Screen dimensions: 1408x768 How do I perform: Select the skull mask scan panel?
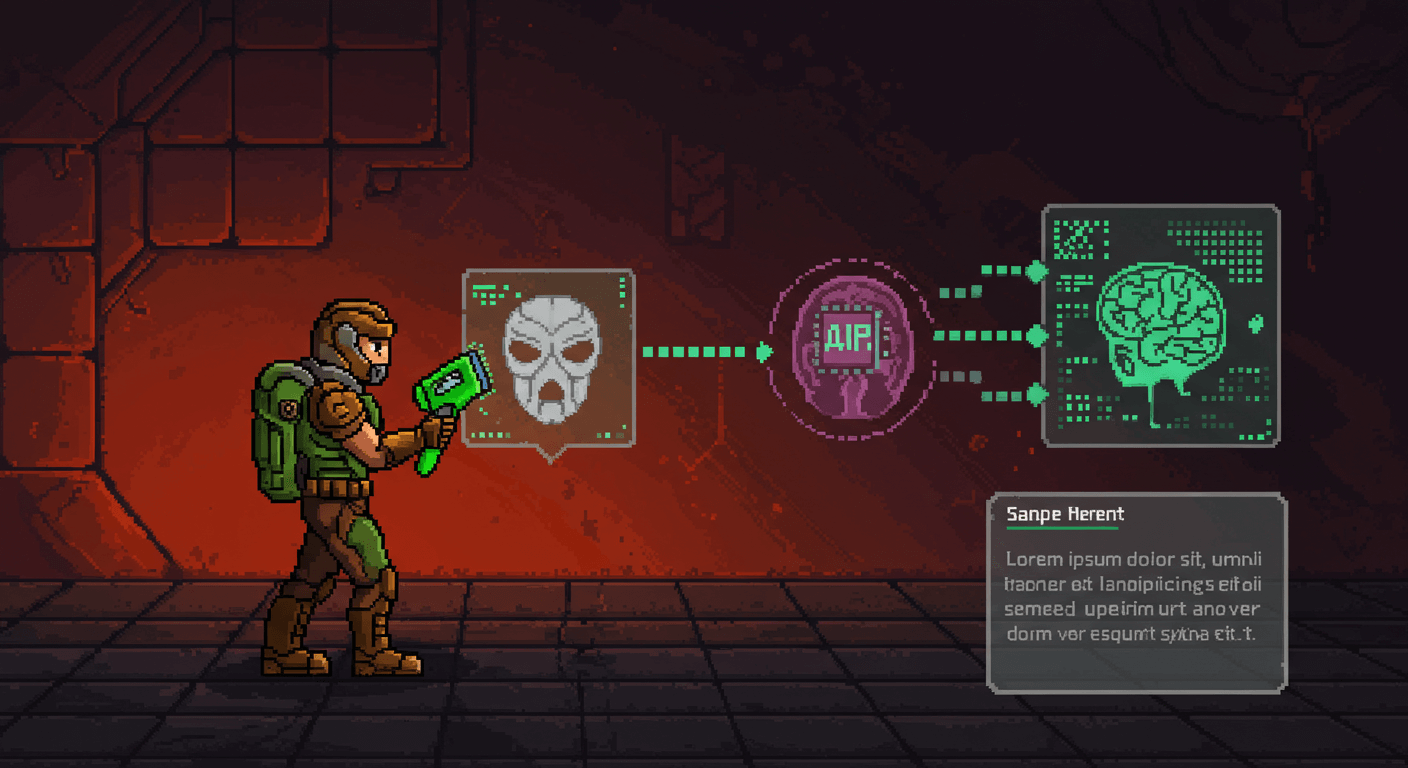coord(549,357)
